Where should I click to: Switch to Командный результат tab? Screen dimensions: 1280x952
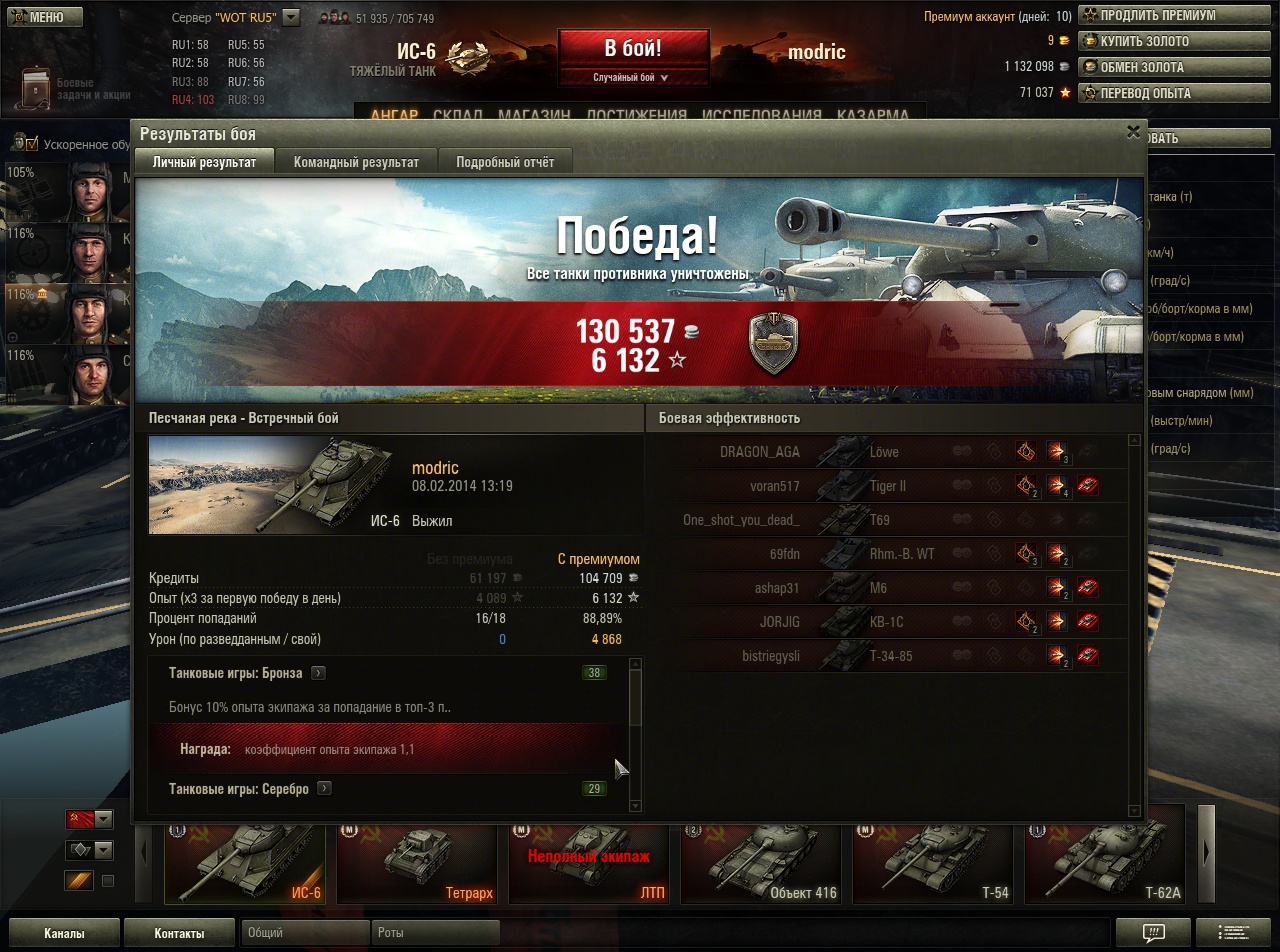(x=356, y=162)
